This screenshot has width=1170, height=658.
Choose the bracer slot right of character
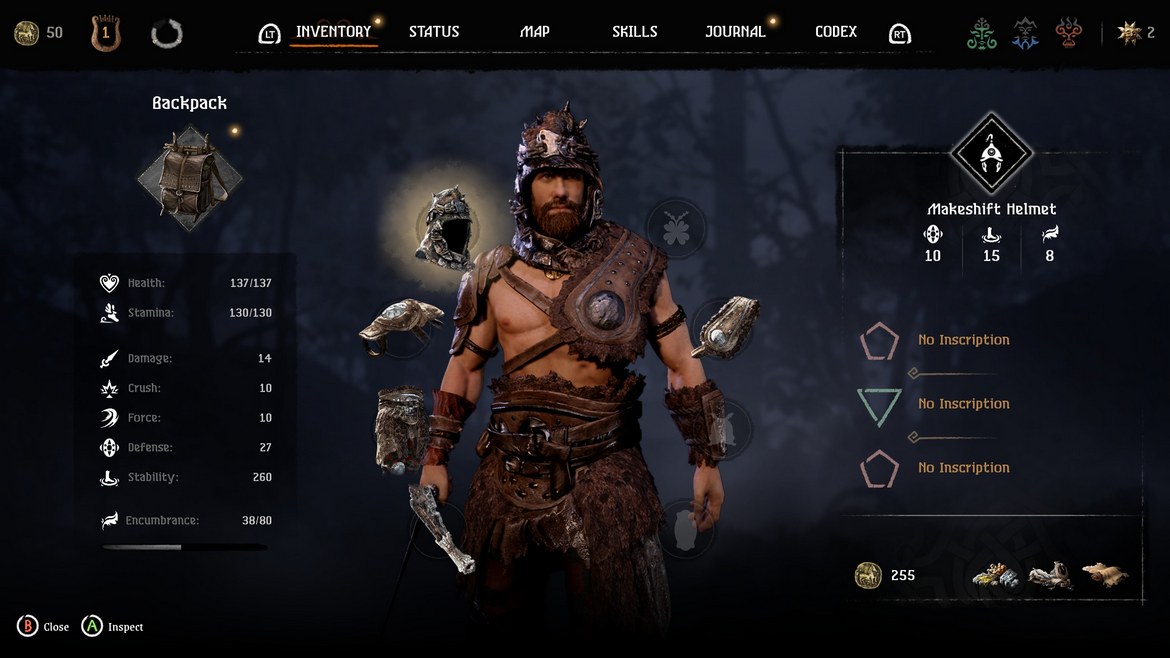pyautogui.click(x=724, y=327)
